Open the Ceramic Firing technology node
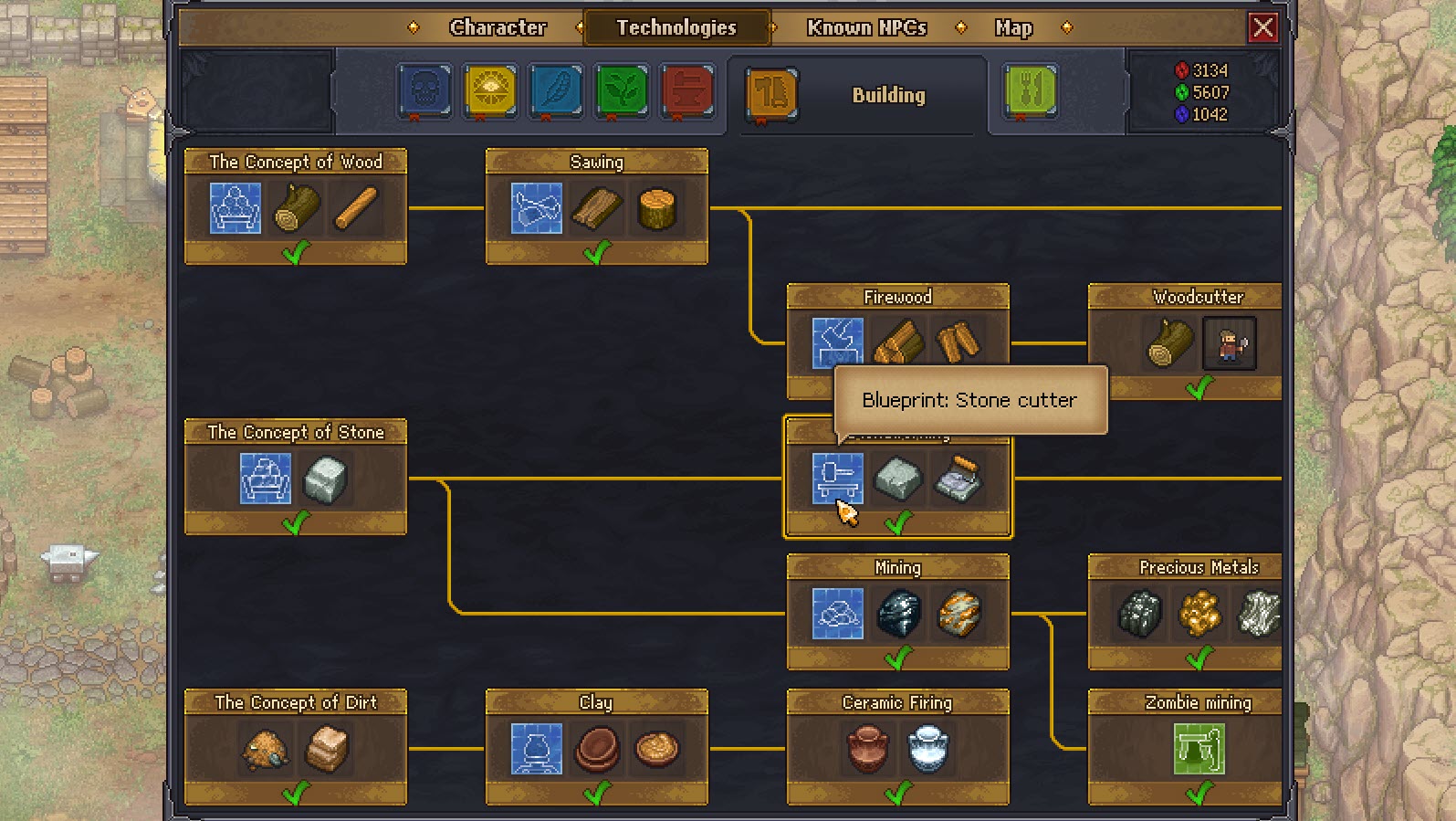The image size is (1456, 821). [x=897, y=703]
